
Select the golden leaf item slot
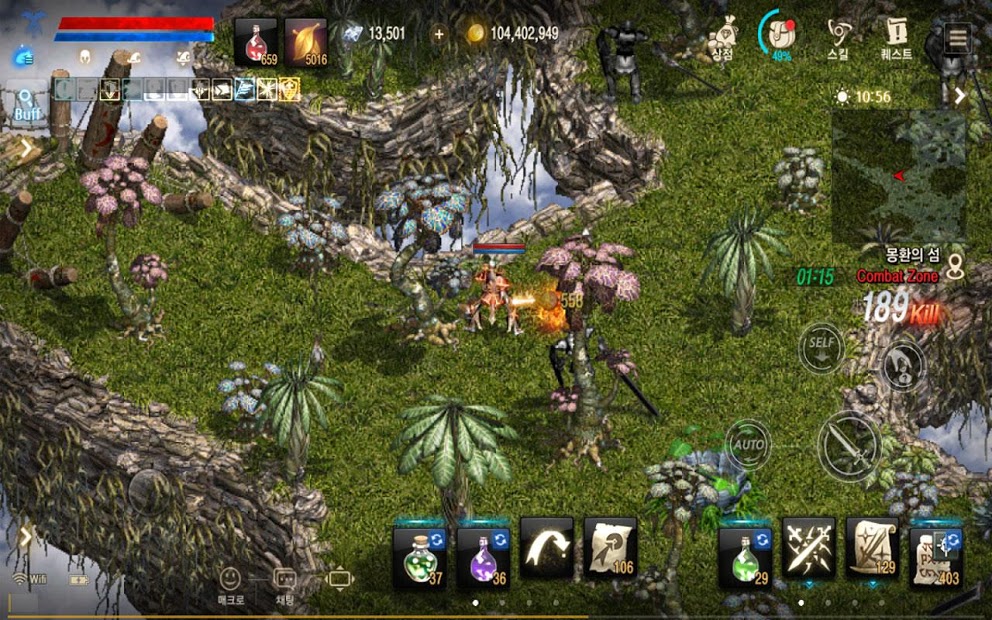306,42
